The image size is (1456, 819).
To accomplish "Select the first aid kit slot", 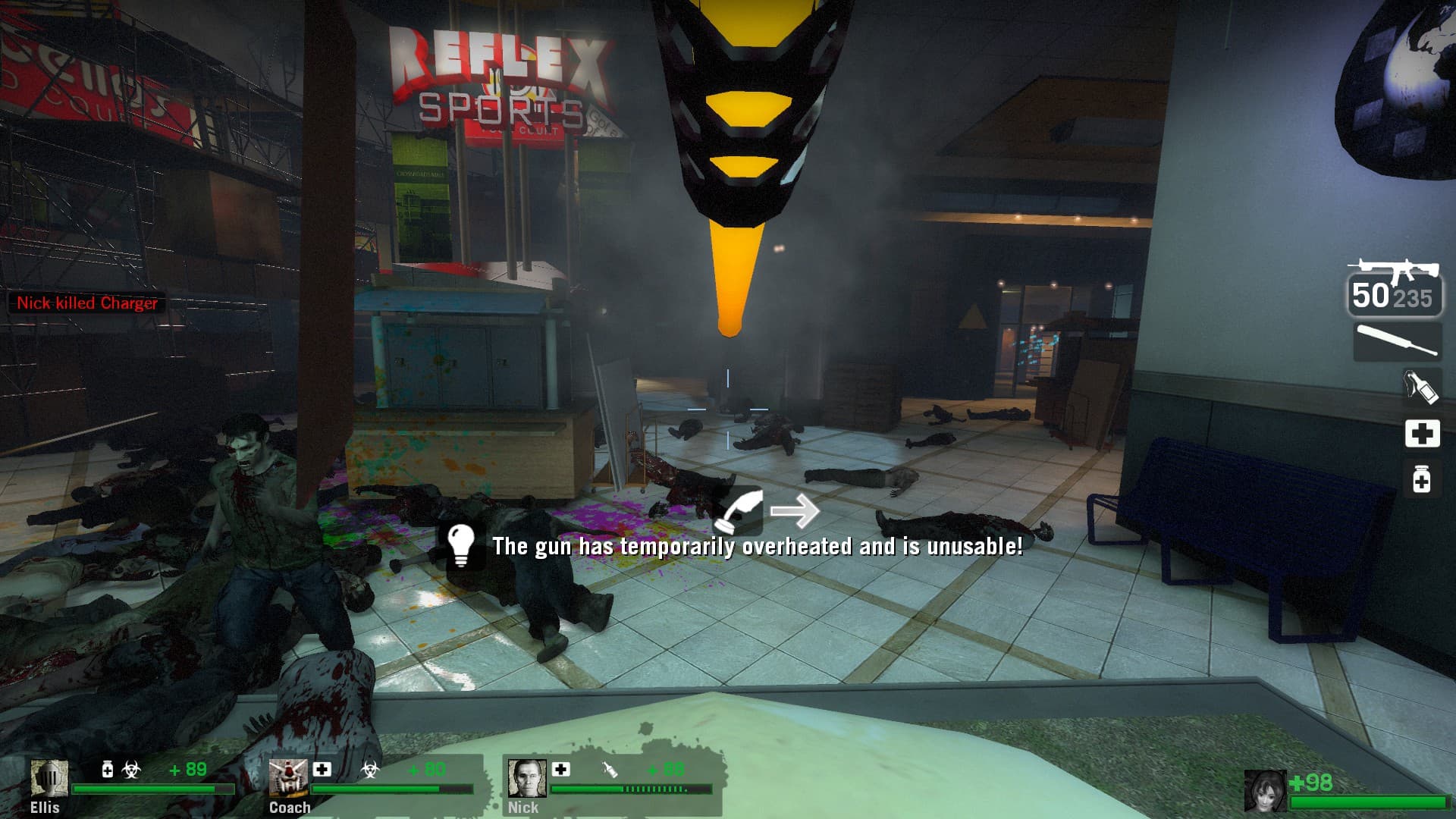I will [1422, 433].
